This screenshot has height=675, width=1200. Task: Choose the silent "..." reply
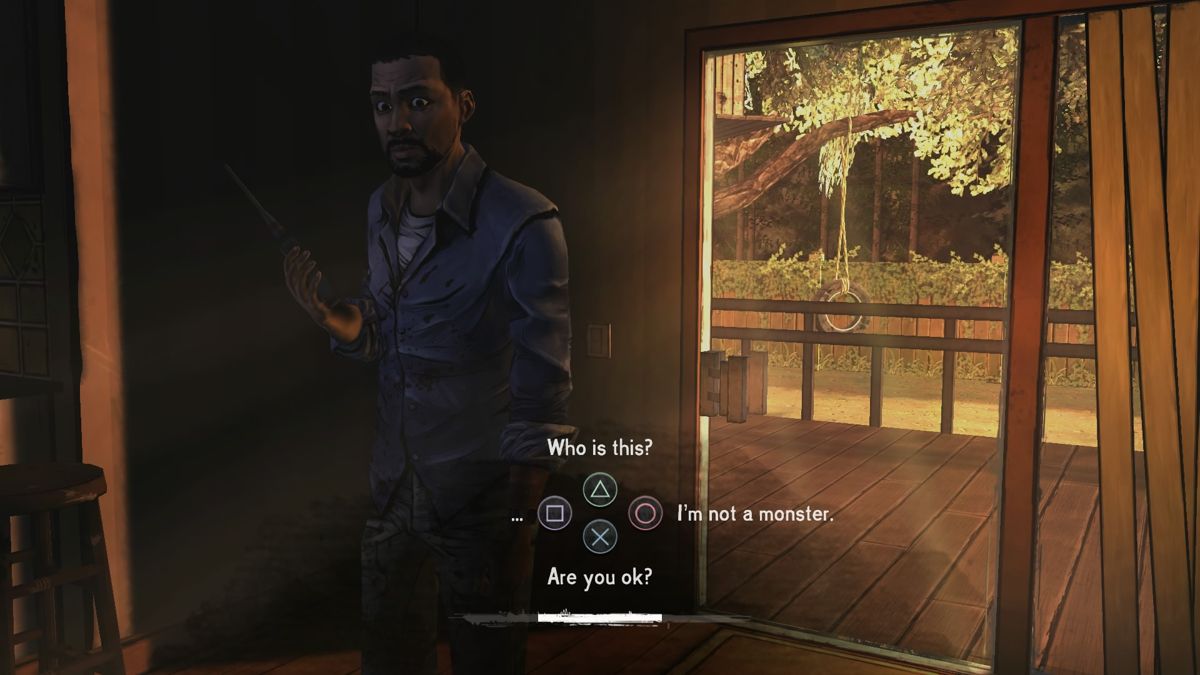(x=517, y=515)
